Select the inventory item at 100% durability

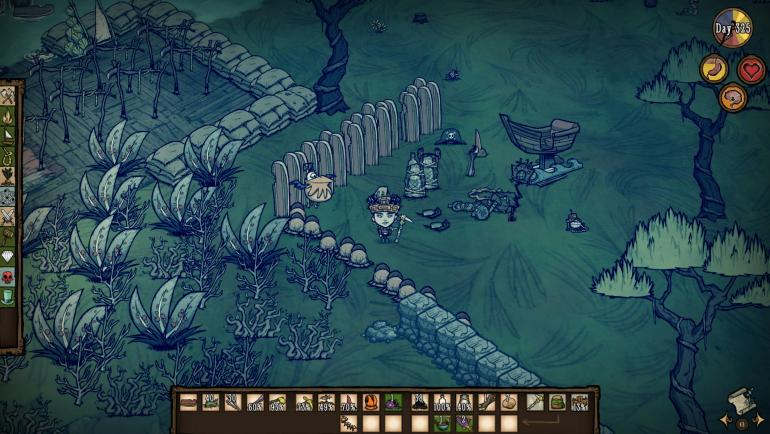point(440,402)
